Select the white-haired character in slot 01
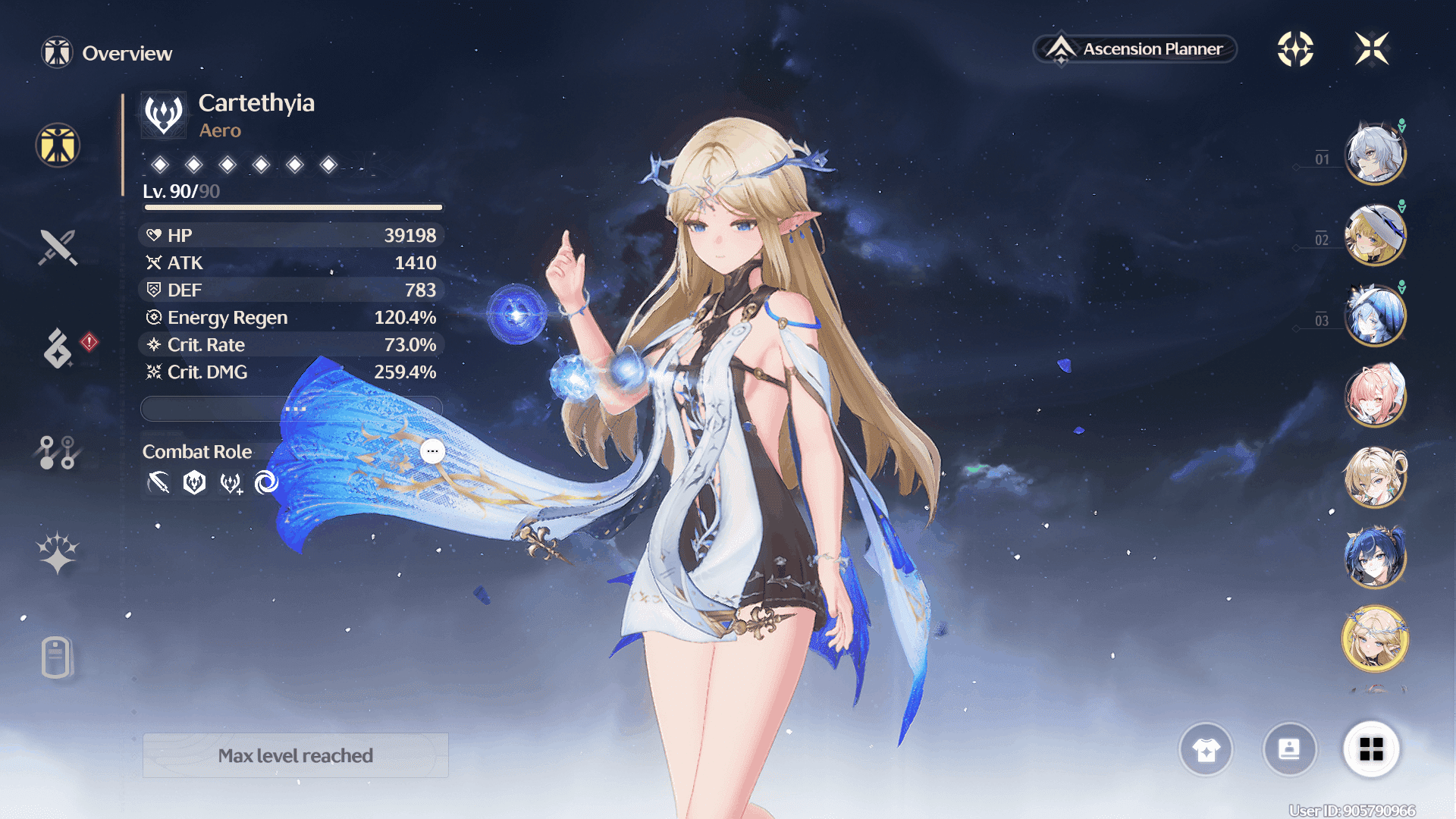Viewport: 1456px width, 819px height. (x=1375, y=155)
